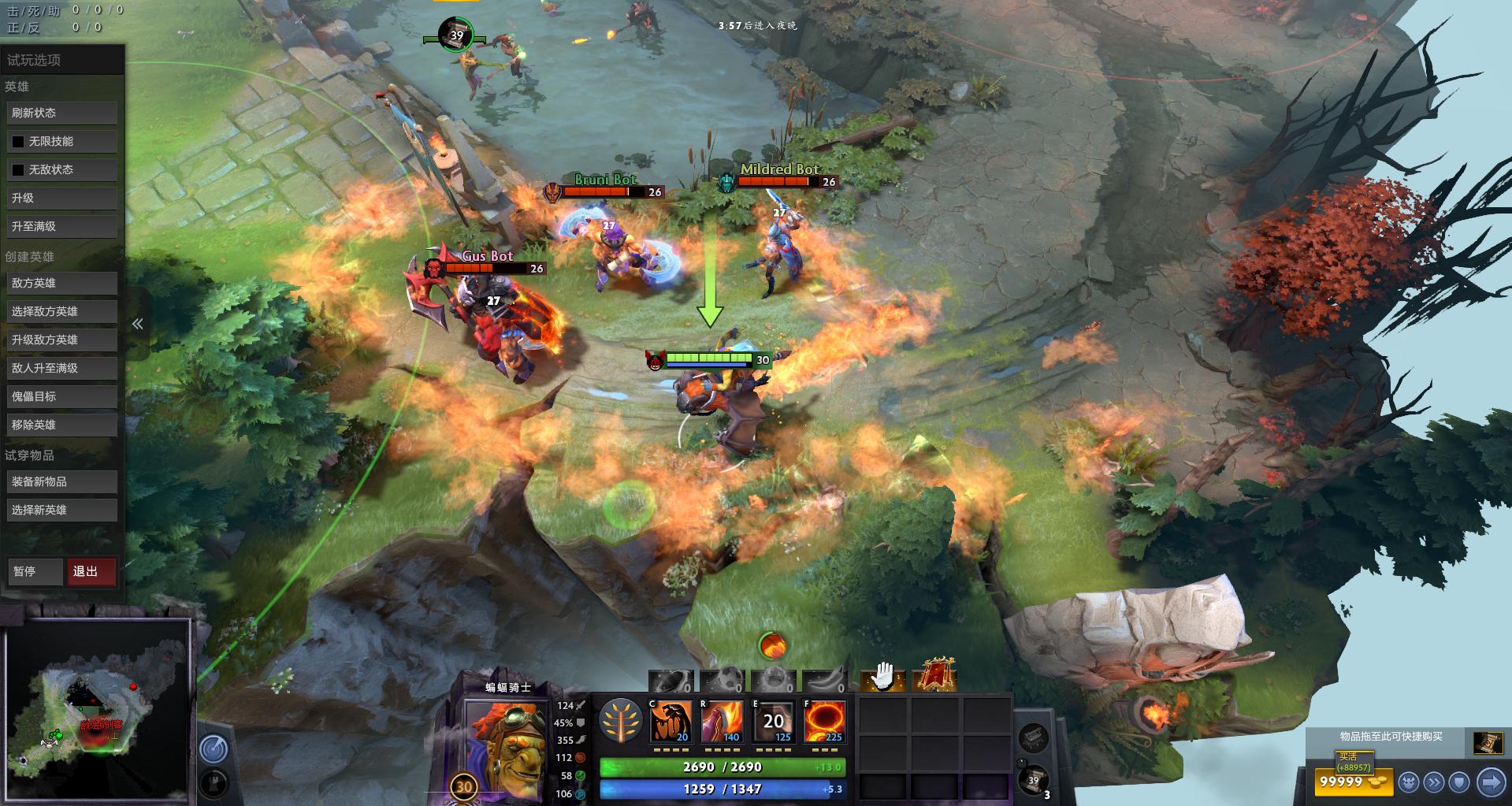
Task: Select the 升至满级 max level option
Action: [x=61, y=226]
